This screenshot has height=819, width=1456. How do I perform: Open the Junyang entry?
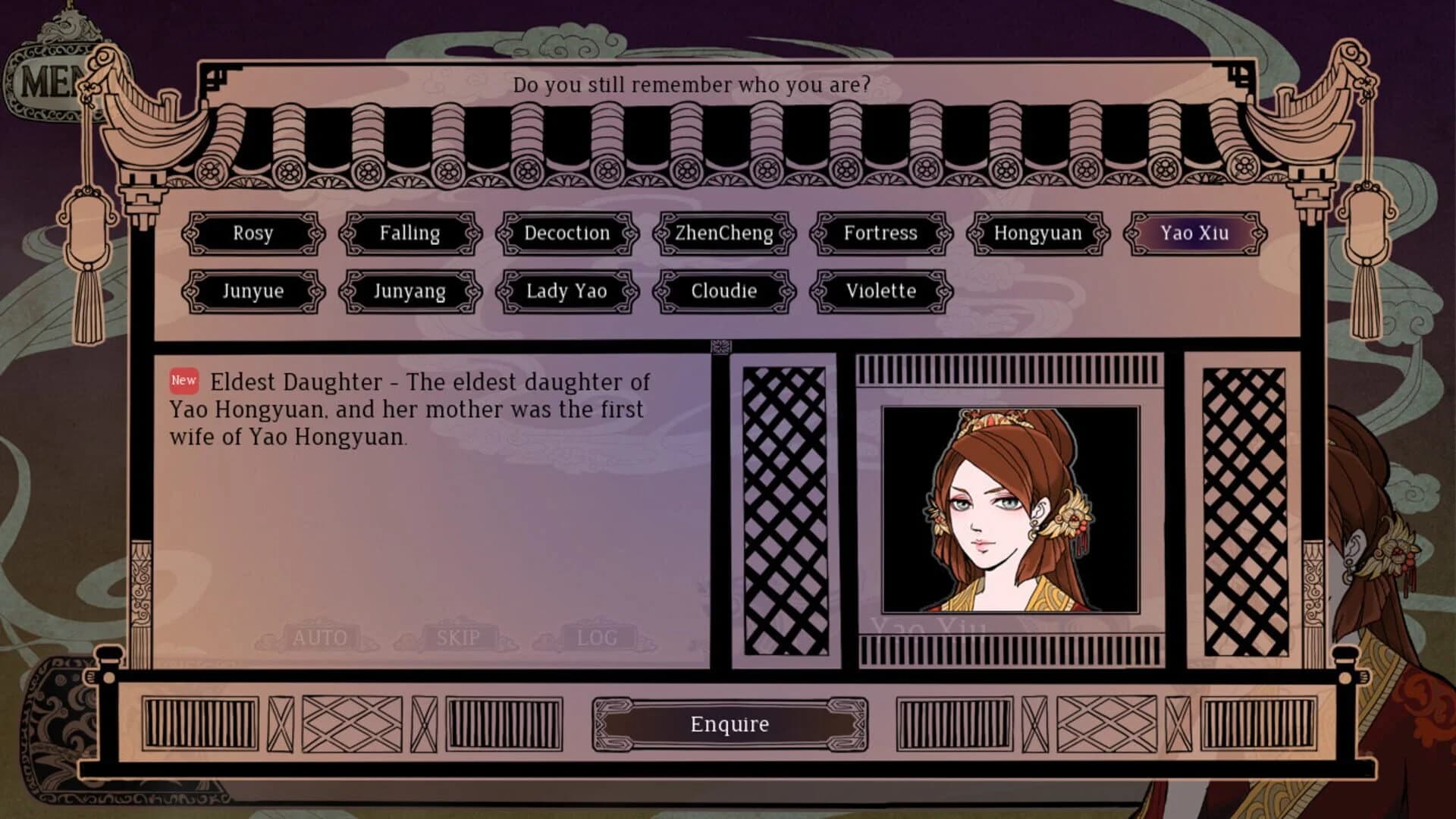click(410, 291)
